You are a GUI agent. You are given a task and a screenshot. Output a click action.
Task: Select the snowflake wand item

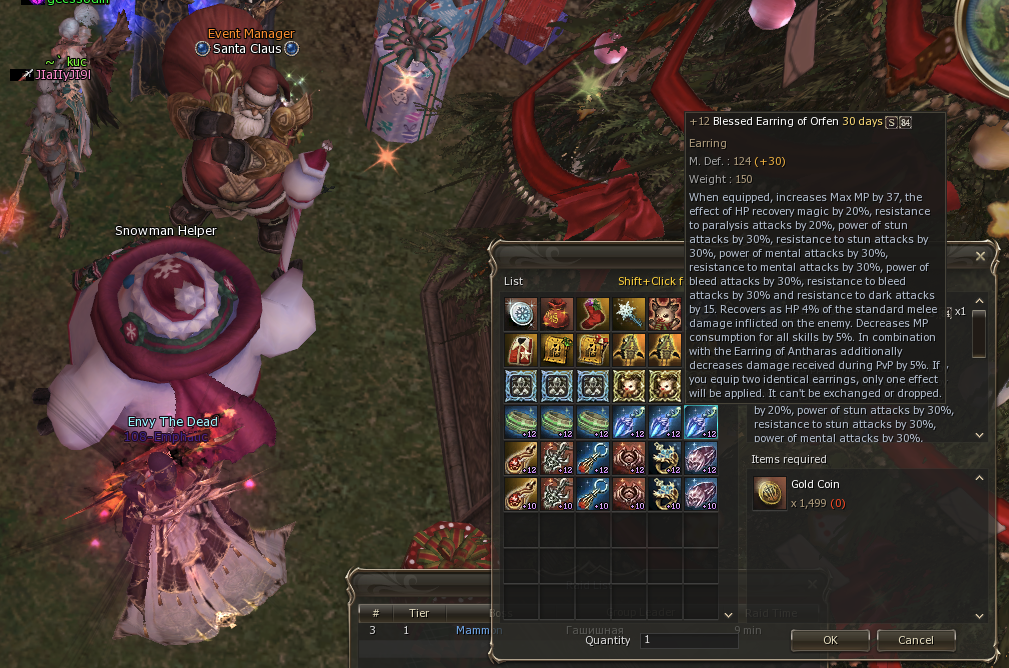[x=629, y=314]
